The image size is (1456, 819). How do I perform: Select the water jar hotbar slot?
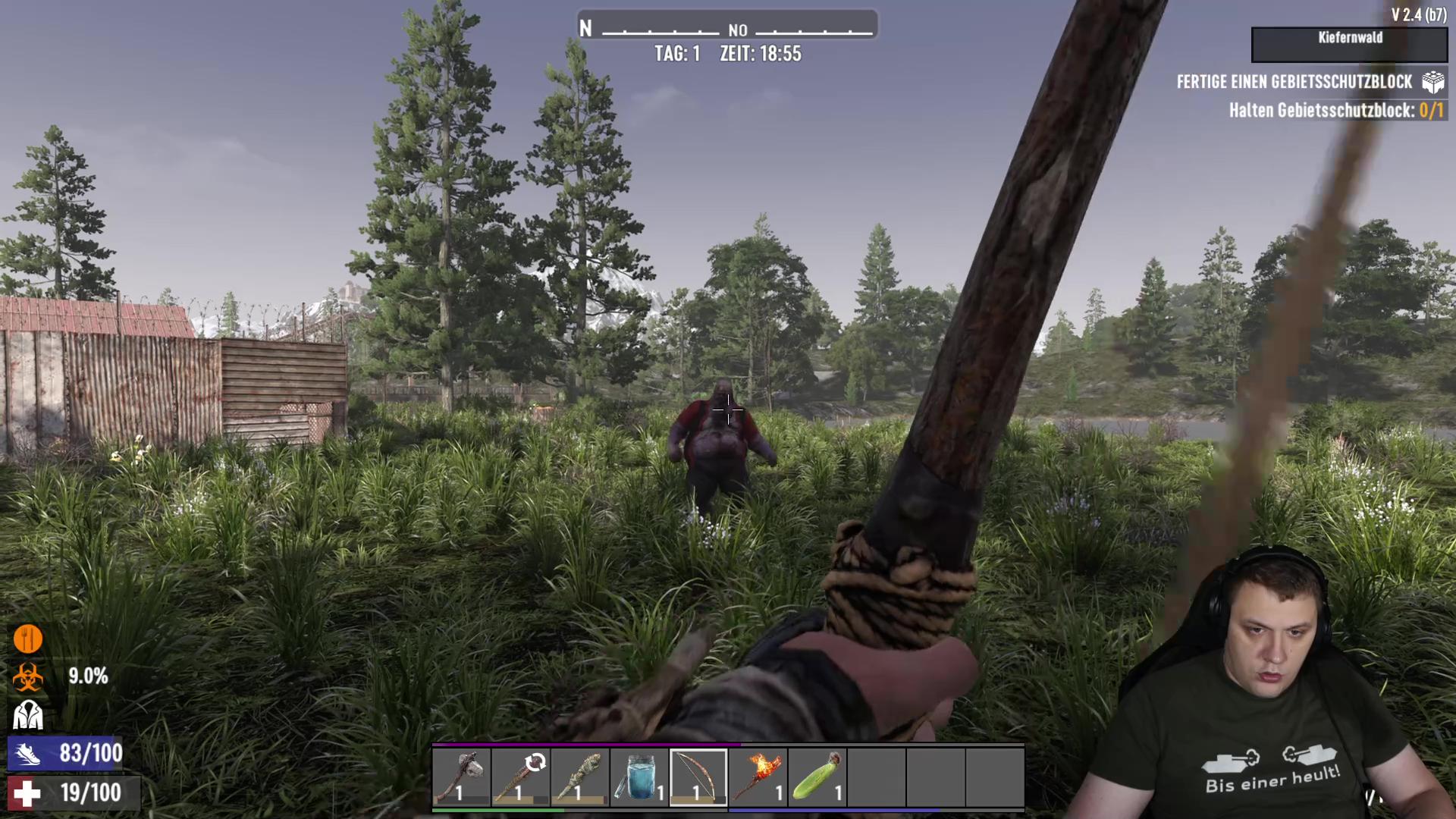click(x=639, y=777)
